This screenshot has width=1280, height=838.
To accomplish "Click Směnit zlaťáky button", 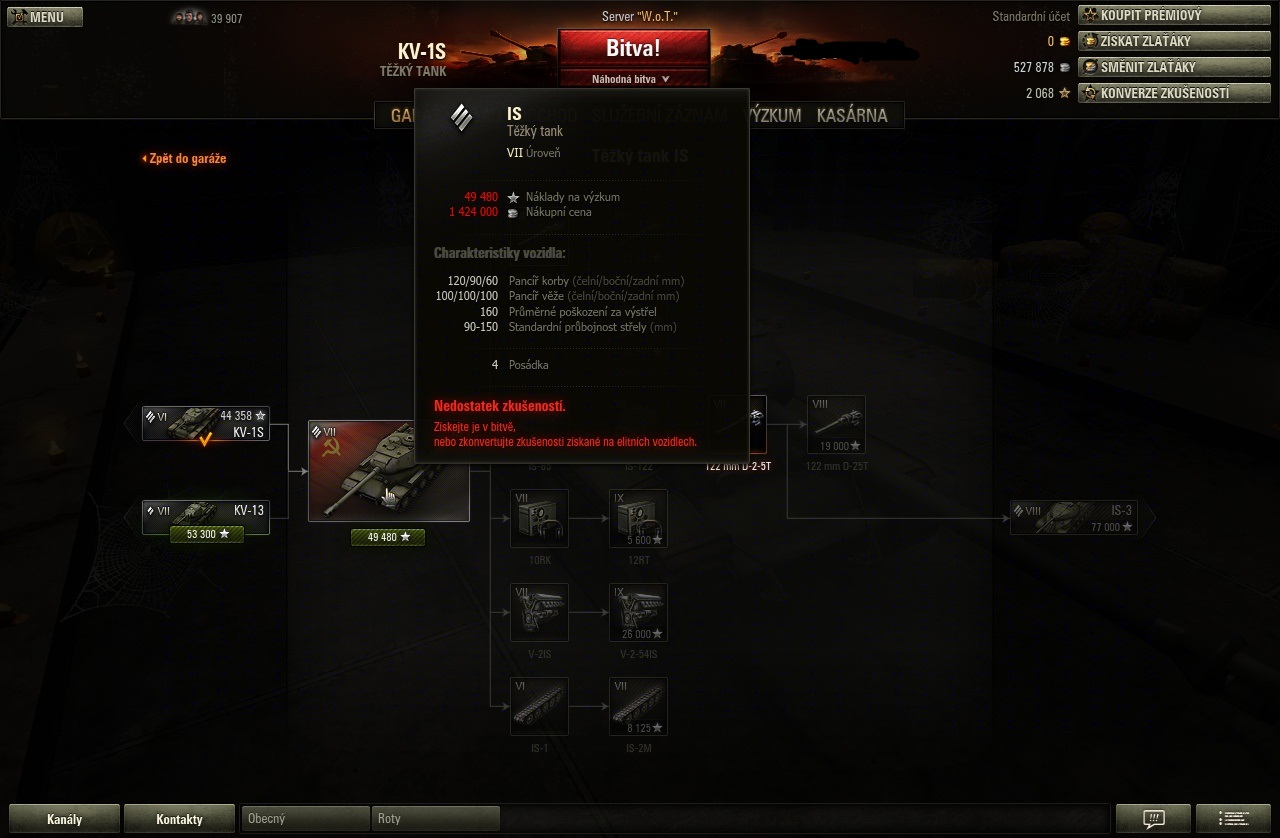I will (1174, 67).
